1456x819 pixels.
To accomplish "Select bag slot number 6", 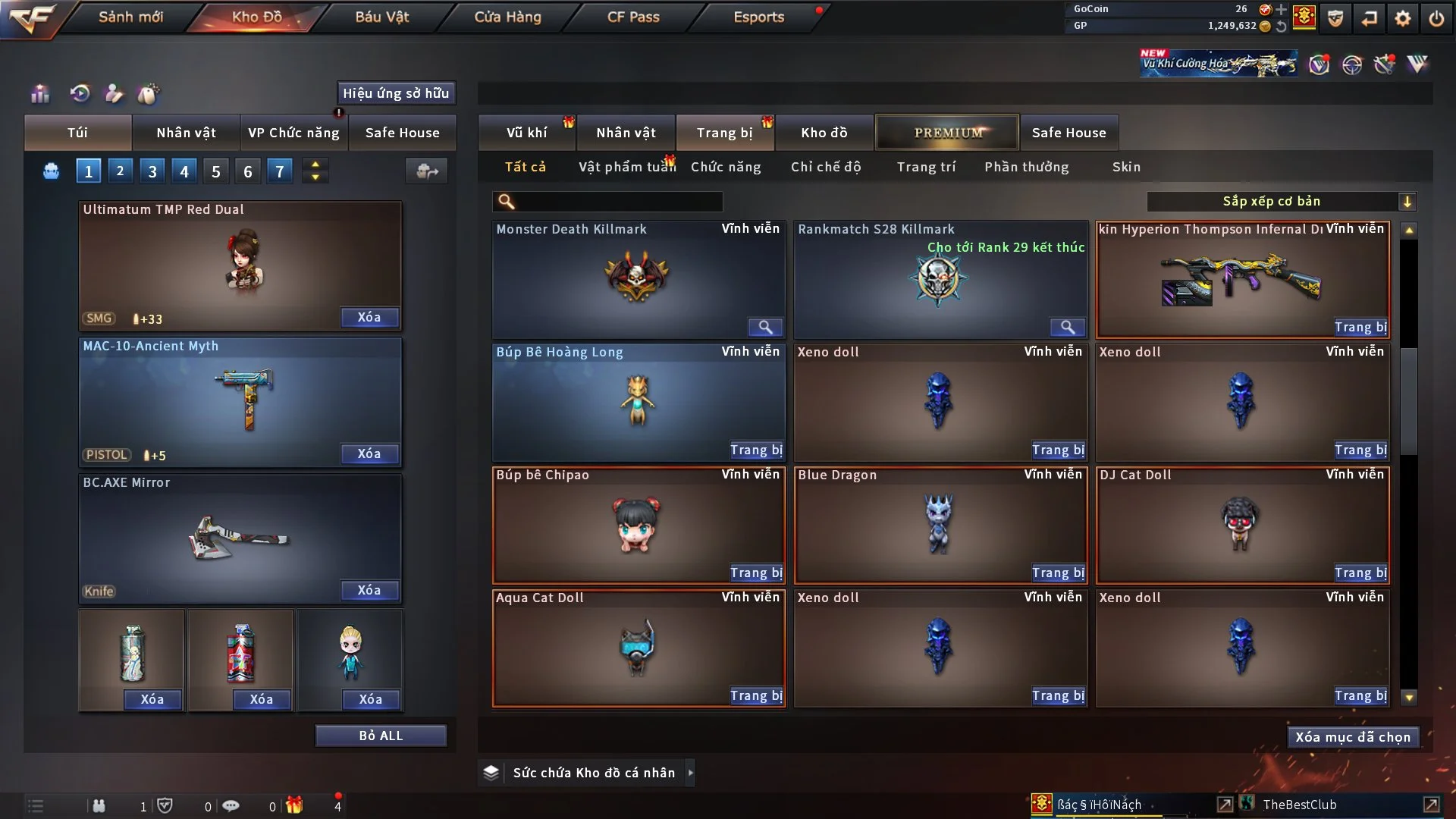I will tap(247, 171).
